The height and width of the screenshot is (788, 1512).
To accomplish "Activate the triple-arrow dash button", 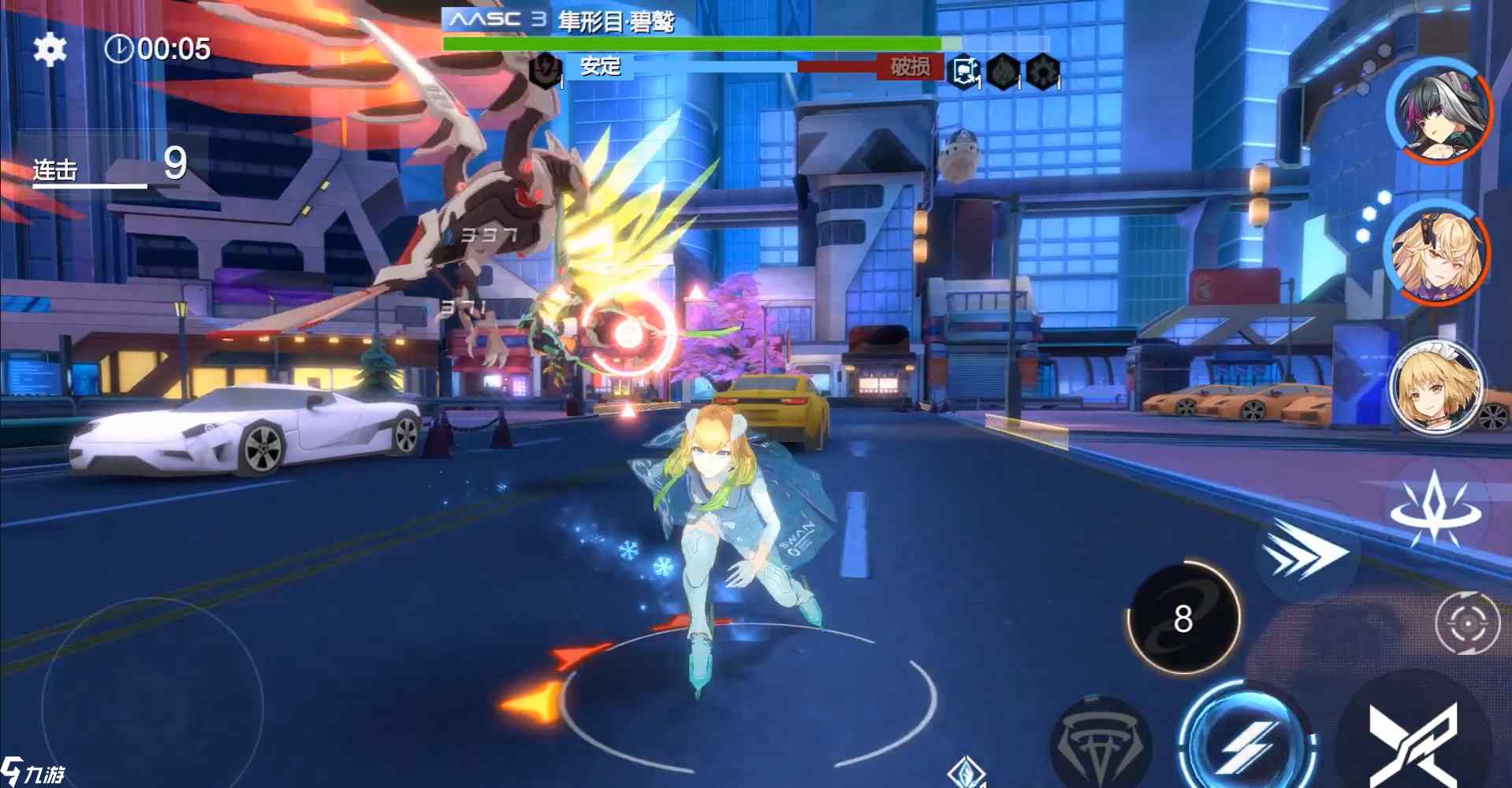I will (x=1303, y=552).
